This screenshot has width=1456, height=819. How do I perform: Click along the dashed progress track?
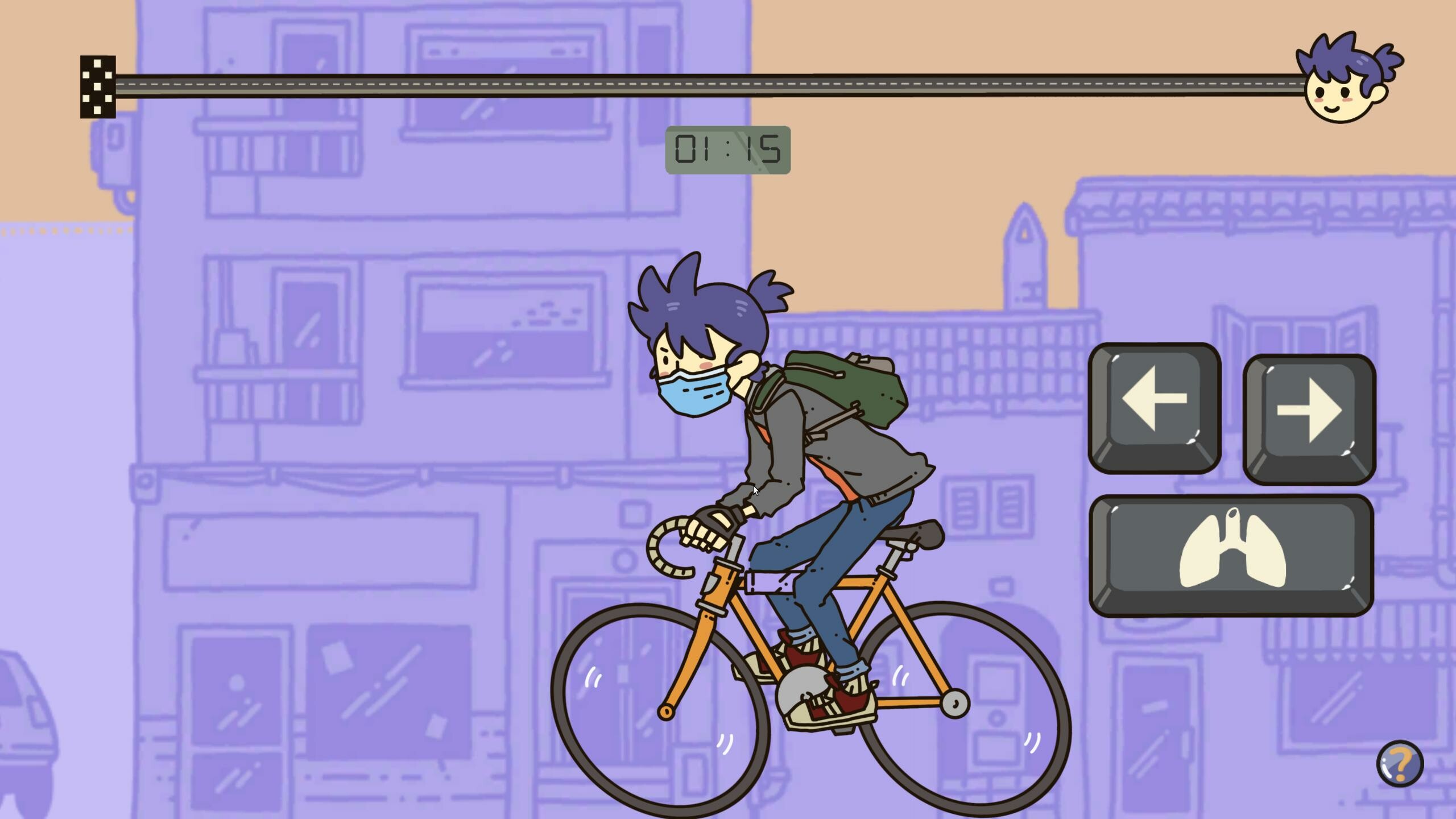[x=569, y=84]
